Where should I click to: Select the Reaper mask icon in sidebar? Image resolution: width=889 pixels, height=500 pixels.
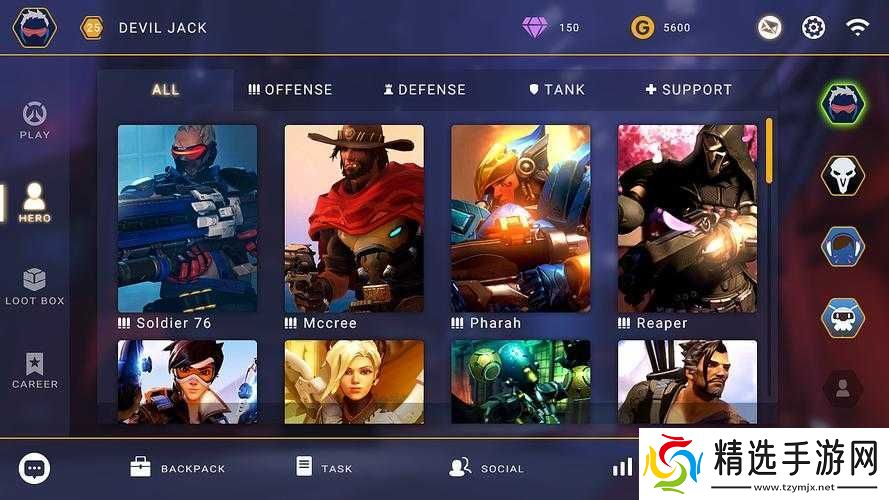(842, 174)
